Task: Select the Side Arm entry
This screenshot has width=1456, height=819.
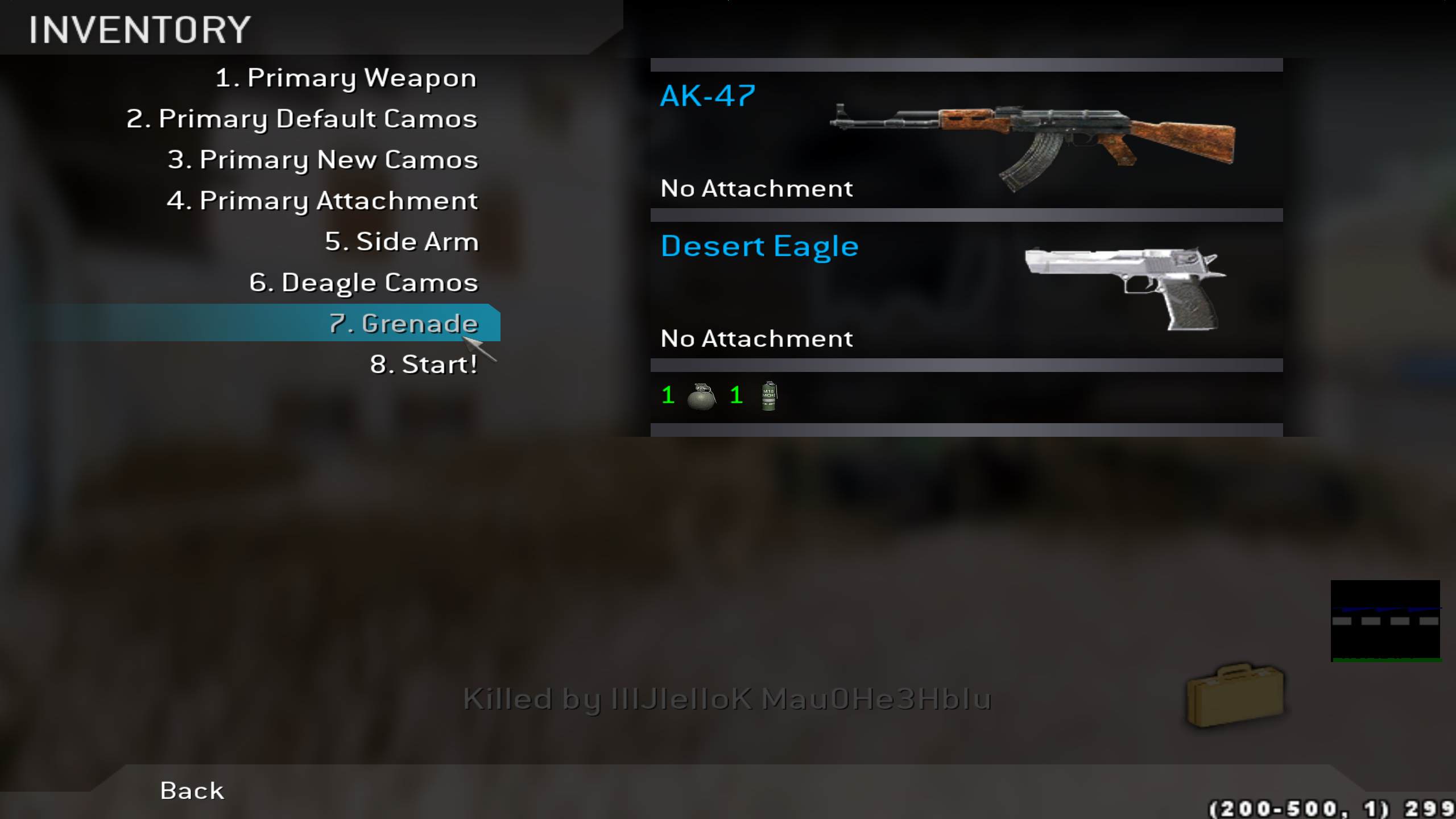Action: coord(402,242)
